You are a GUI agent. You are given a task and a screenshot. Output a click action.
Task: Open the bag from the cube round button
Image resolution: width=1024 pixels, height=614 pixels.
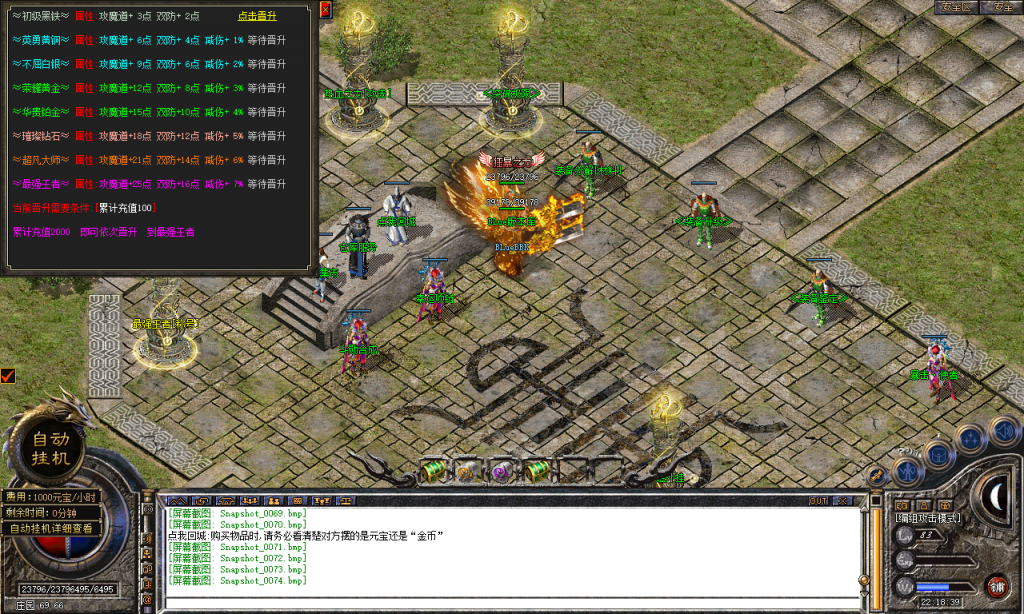point(938,452)
